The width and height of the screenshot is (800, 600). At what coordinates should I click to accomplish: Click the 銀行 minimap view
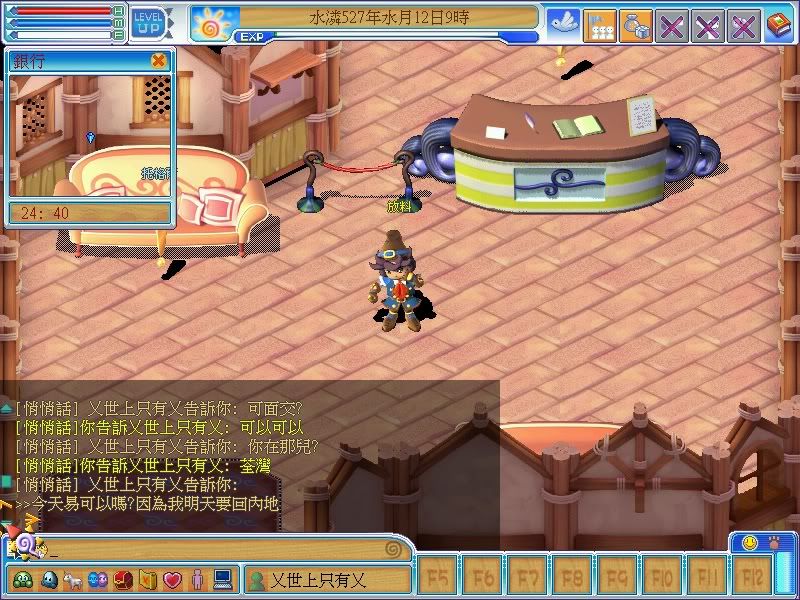pyautogui.click(x=91, y=135)
